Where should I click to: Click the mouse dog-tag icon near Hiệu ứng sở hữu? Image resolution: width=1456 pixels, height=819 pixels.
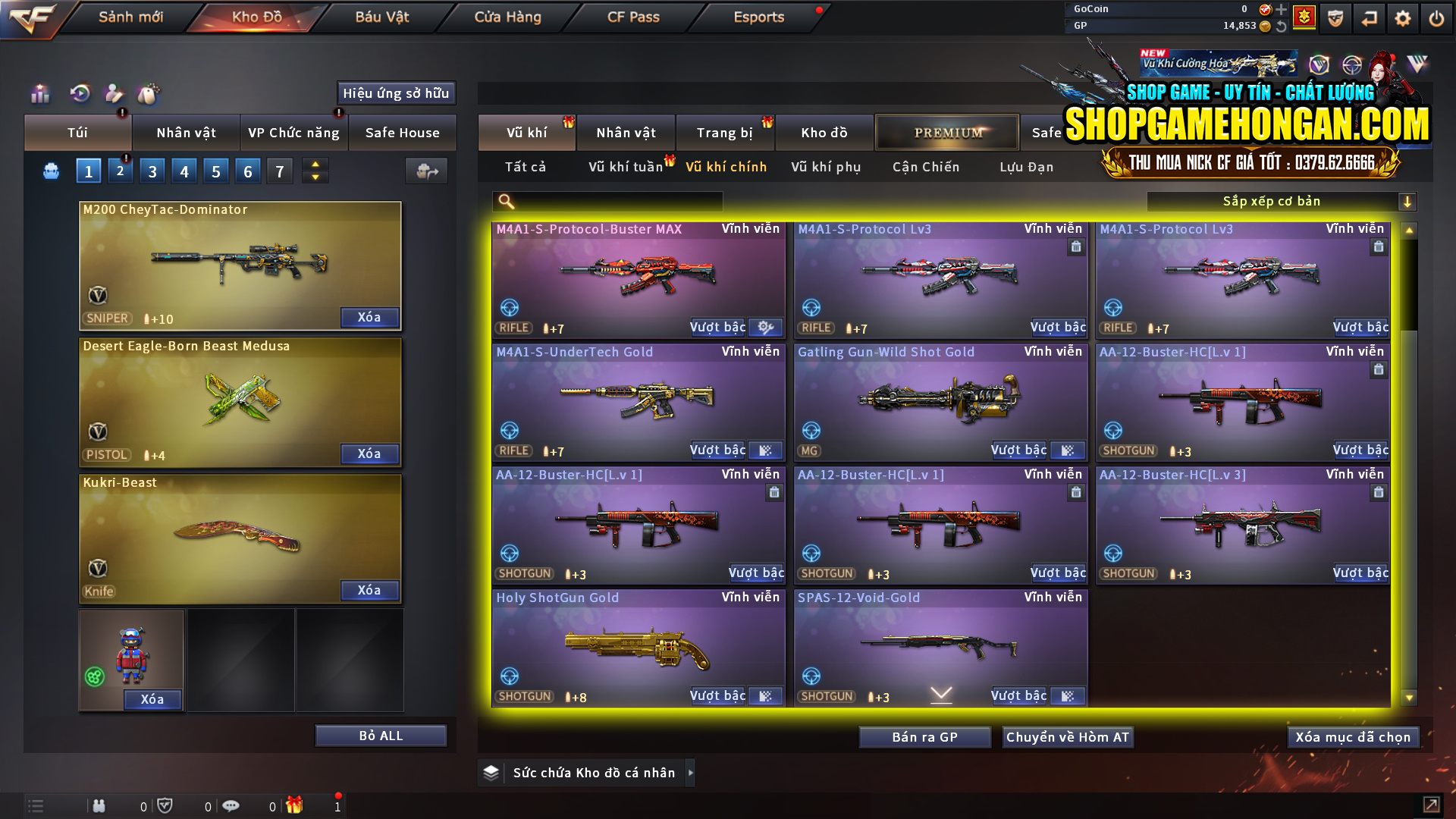click(x=149, y=93)
